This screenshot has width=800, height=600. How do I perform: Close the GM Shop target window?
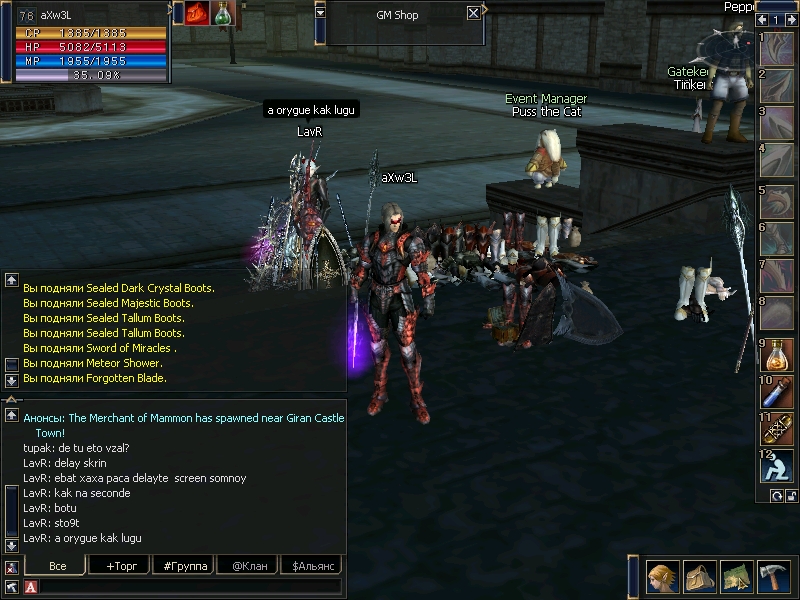coord(473,14)
